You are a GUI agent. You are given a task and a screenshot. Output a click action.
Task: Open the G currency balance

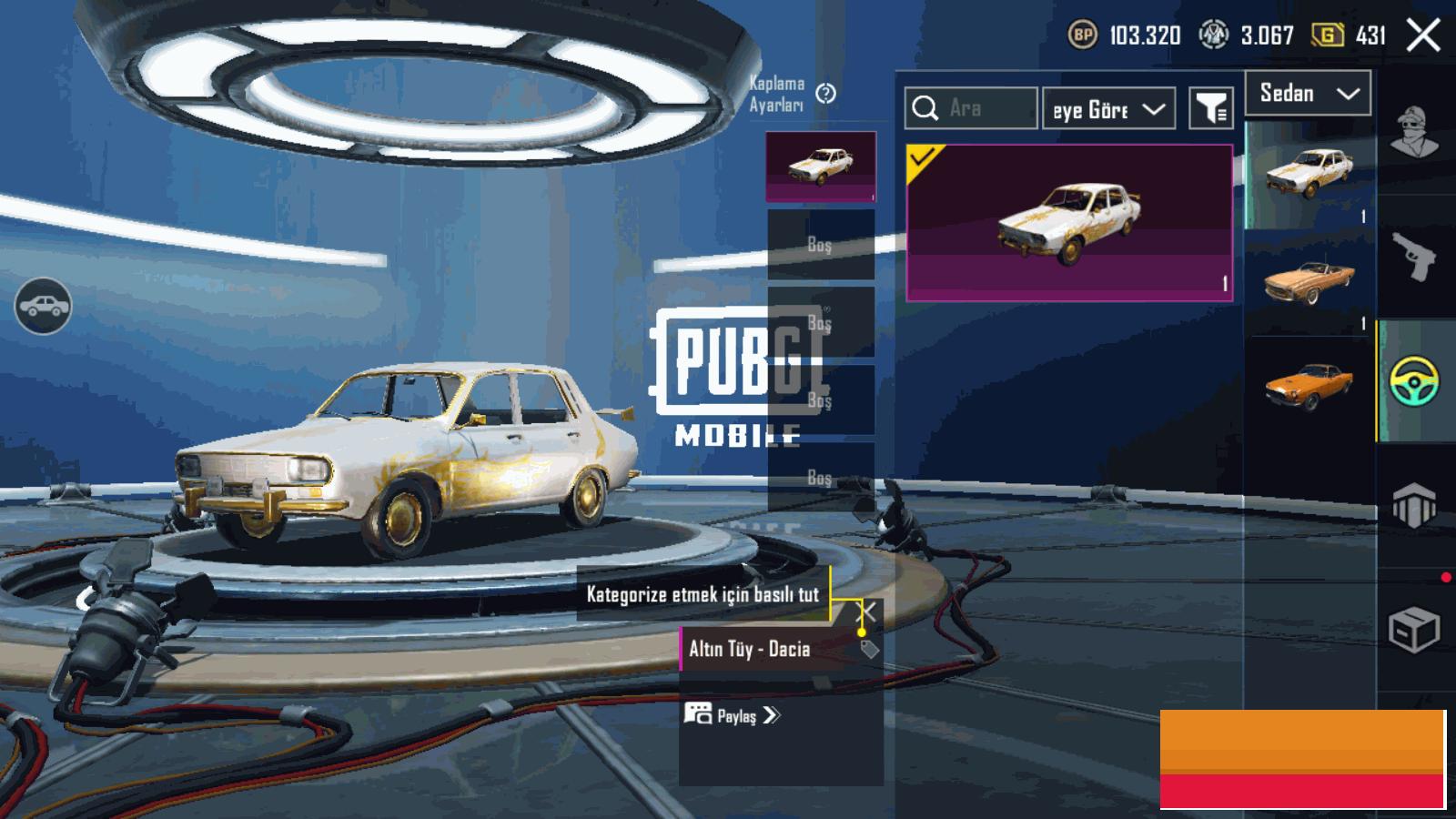(x=1348, y=36)
